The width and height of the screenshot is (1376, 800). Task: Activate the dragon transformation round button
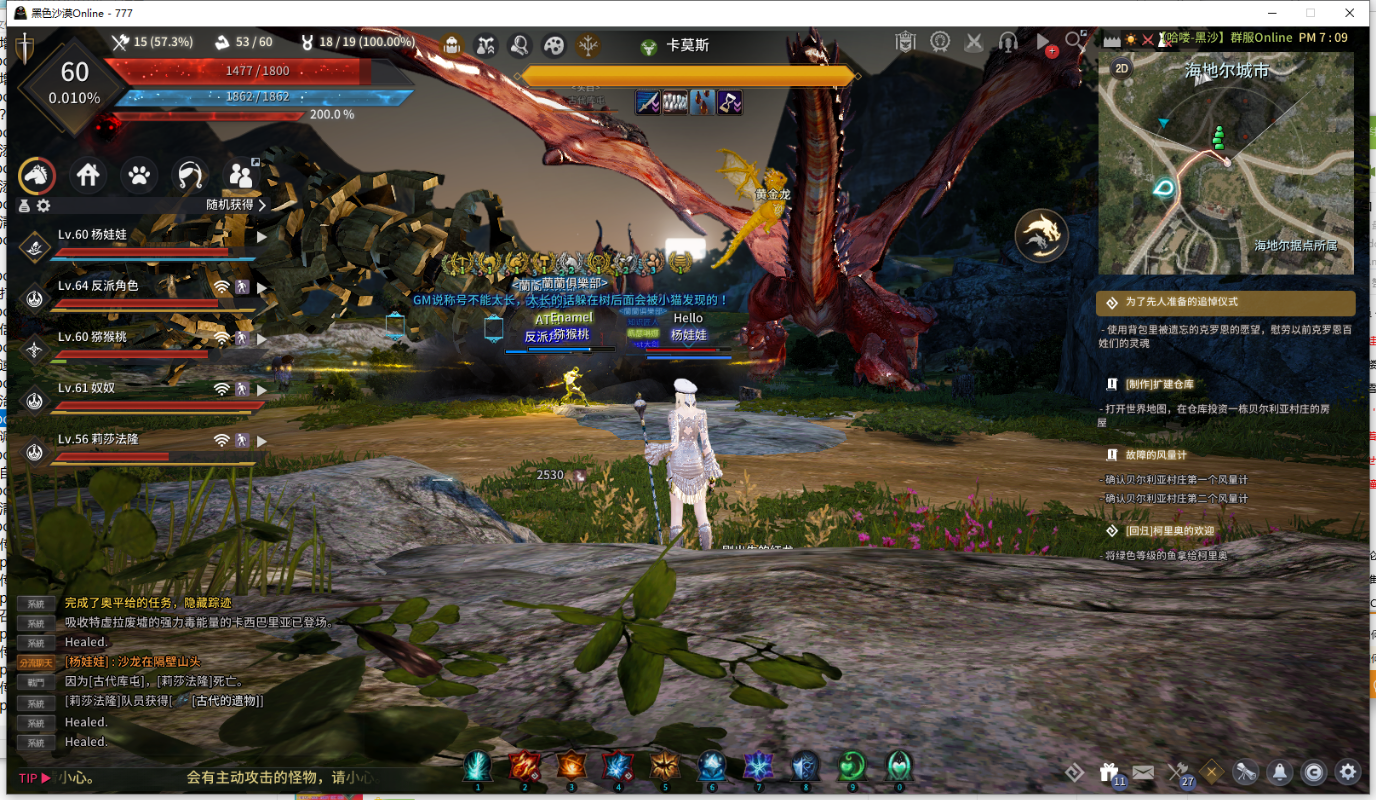click(x=1041, y=236)
